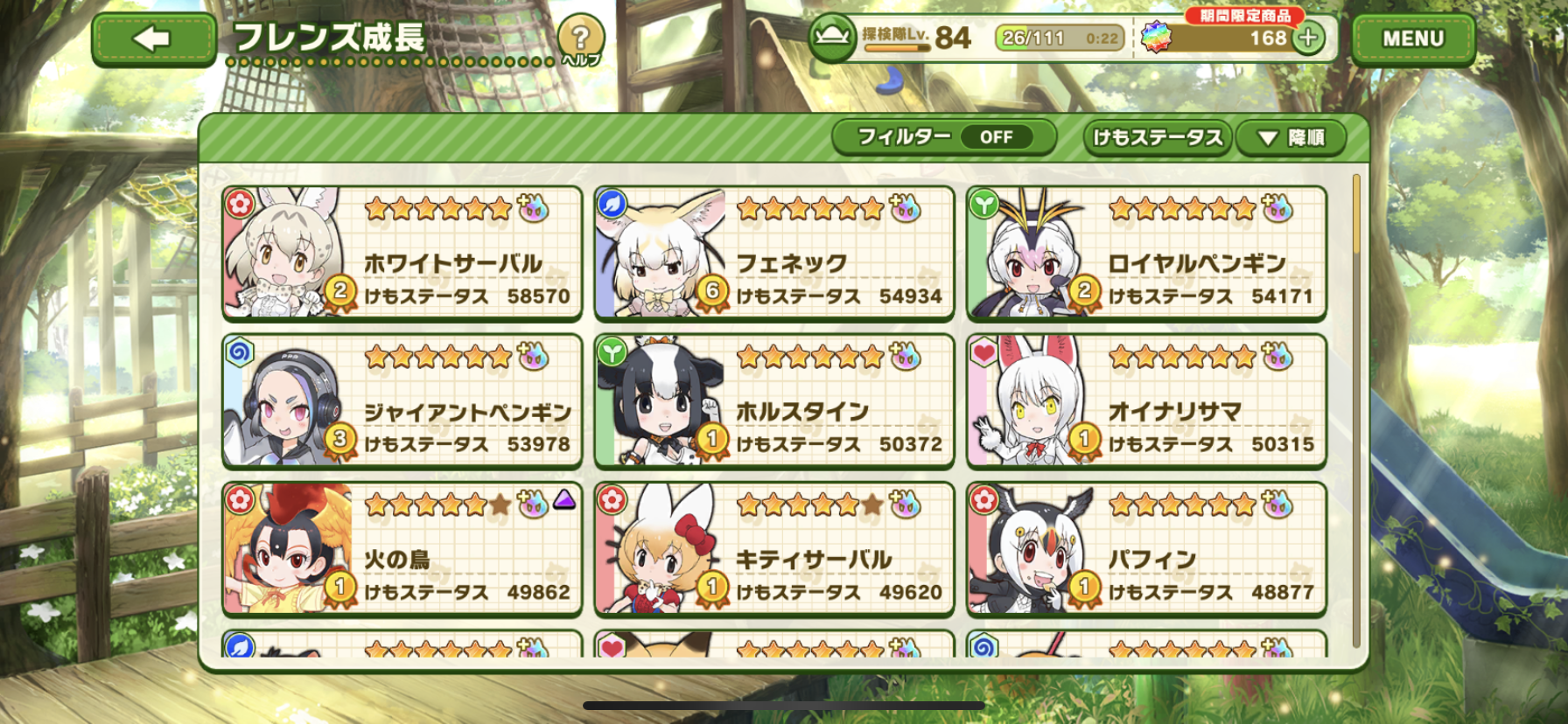Choose the パフィン friend card
This screenshot has height=724, width=1568.
tap(1146, 548)
